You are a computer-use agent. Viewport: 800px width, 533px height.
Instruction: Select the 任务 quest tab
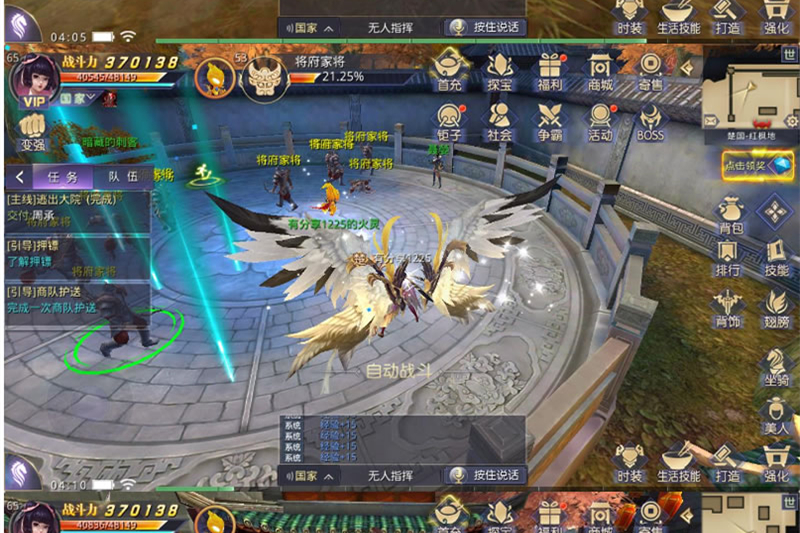click(x=62, y=176)
